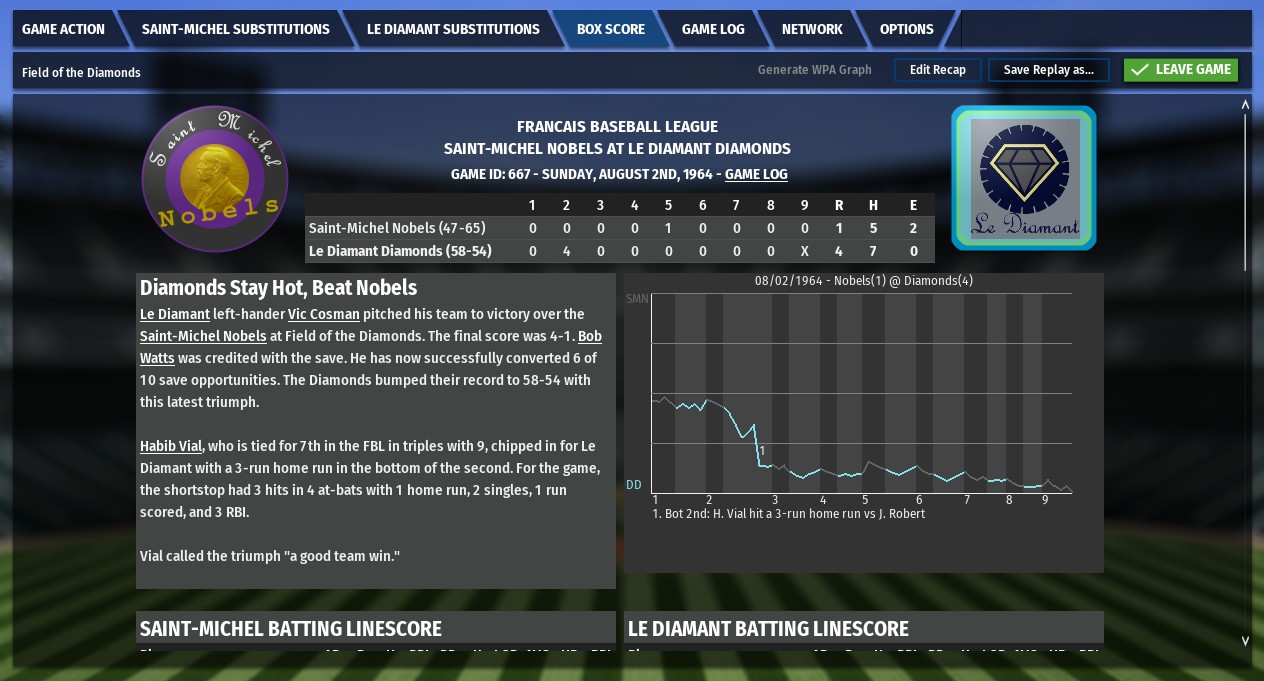Open the Options tab

pos(906,29)
